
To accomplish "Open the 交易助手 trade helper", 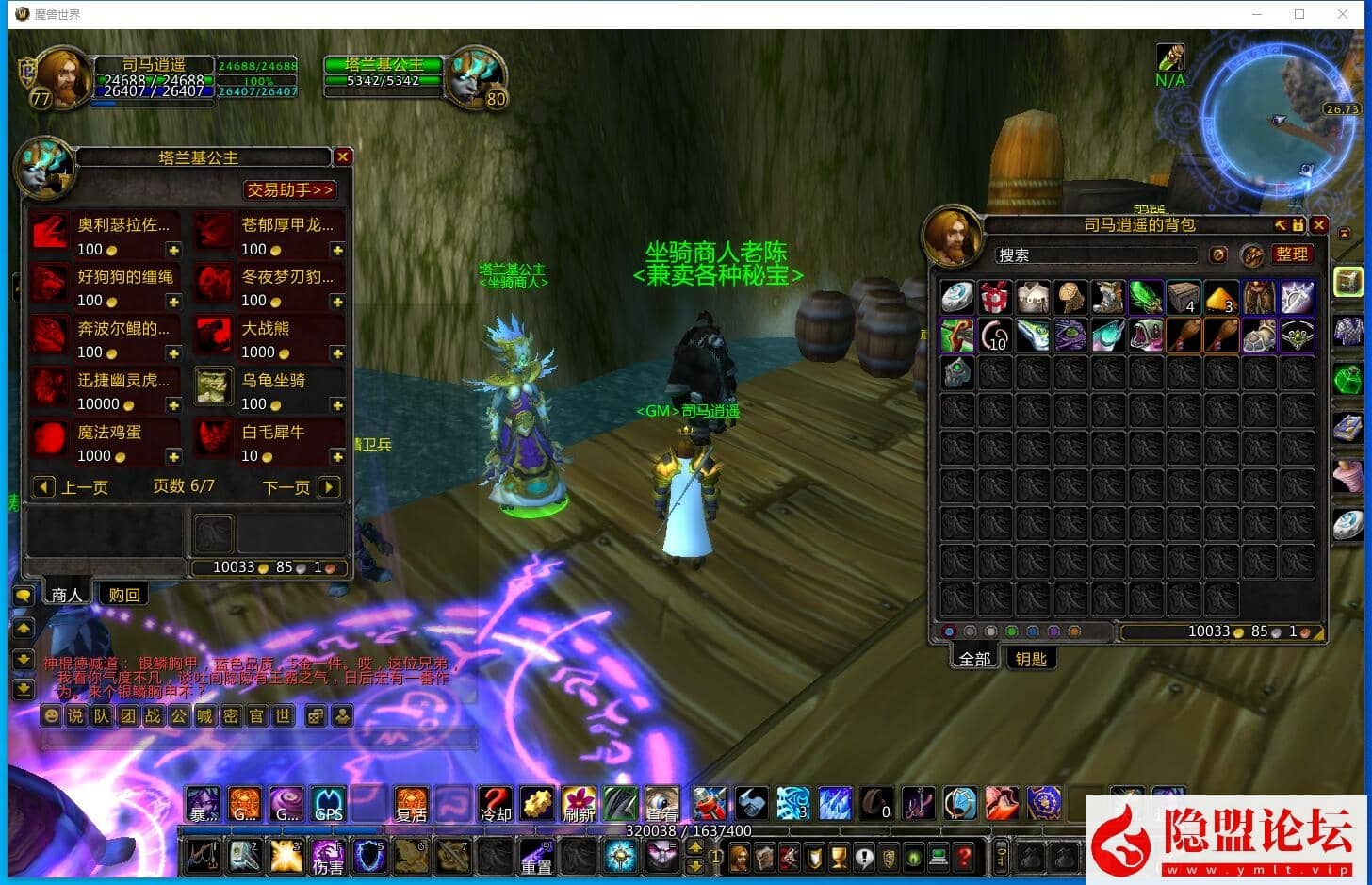I will (290, 189).
